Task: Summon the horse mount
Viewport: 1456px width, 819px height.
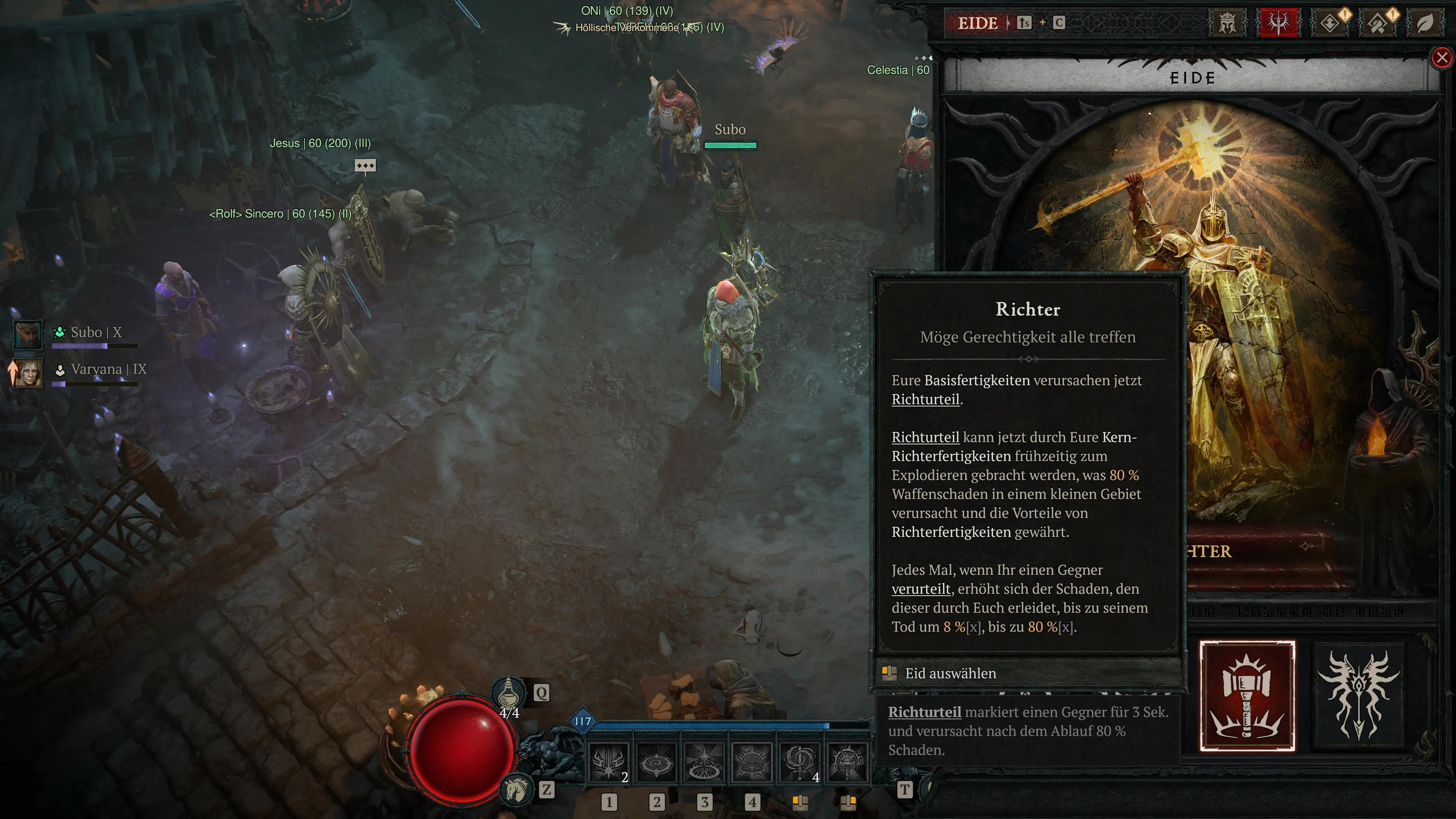Action: point(516,789)
